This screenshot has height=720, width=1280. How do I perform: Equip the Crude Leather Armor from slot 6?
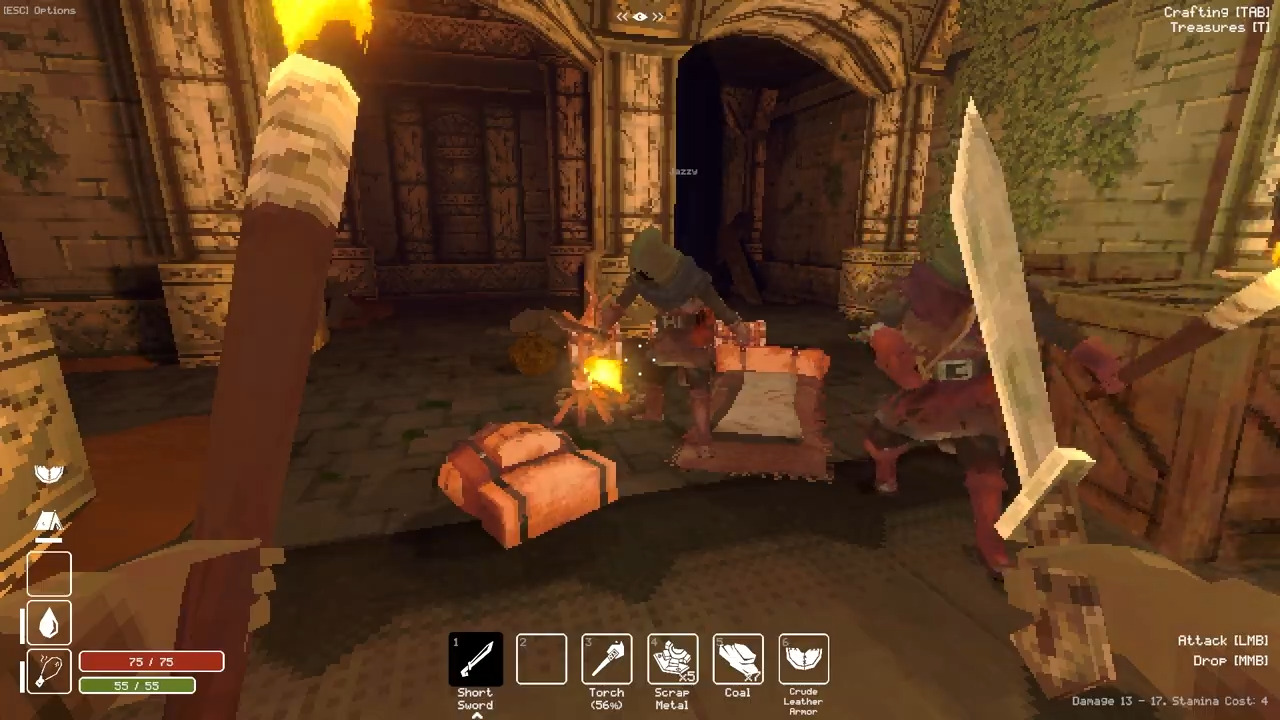pos(802,657)
